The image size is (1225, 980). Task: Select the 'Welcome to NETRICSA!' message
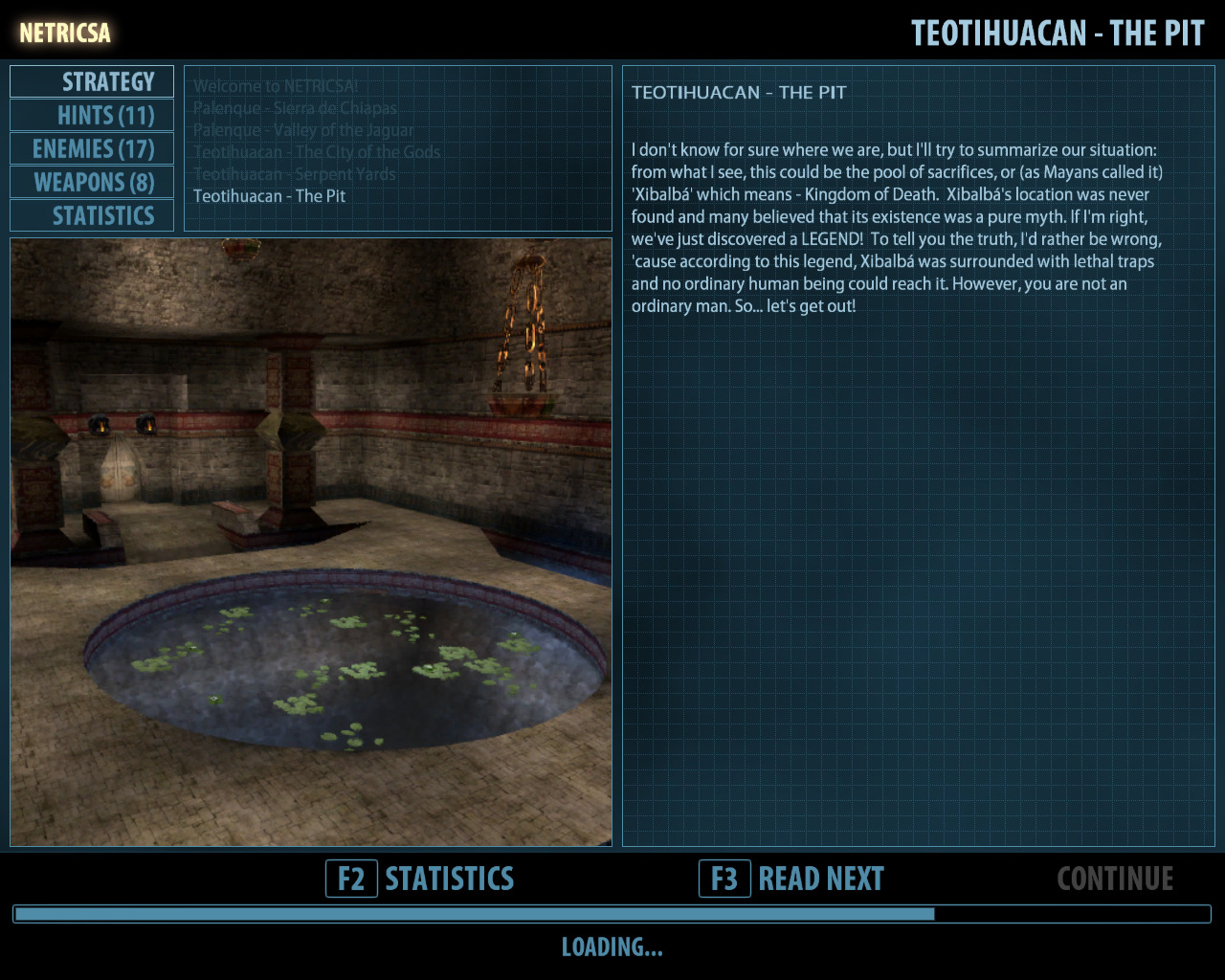pos(276,86)
